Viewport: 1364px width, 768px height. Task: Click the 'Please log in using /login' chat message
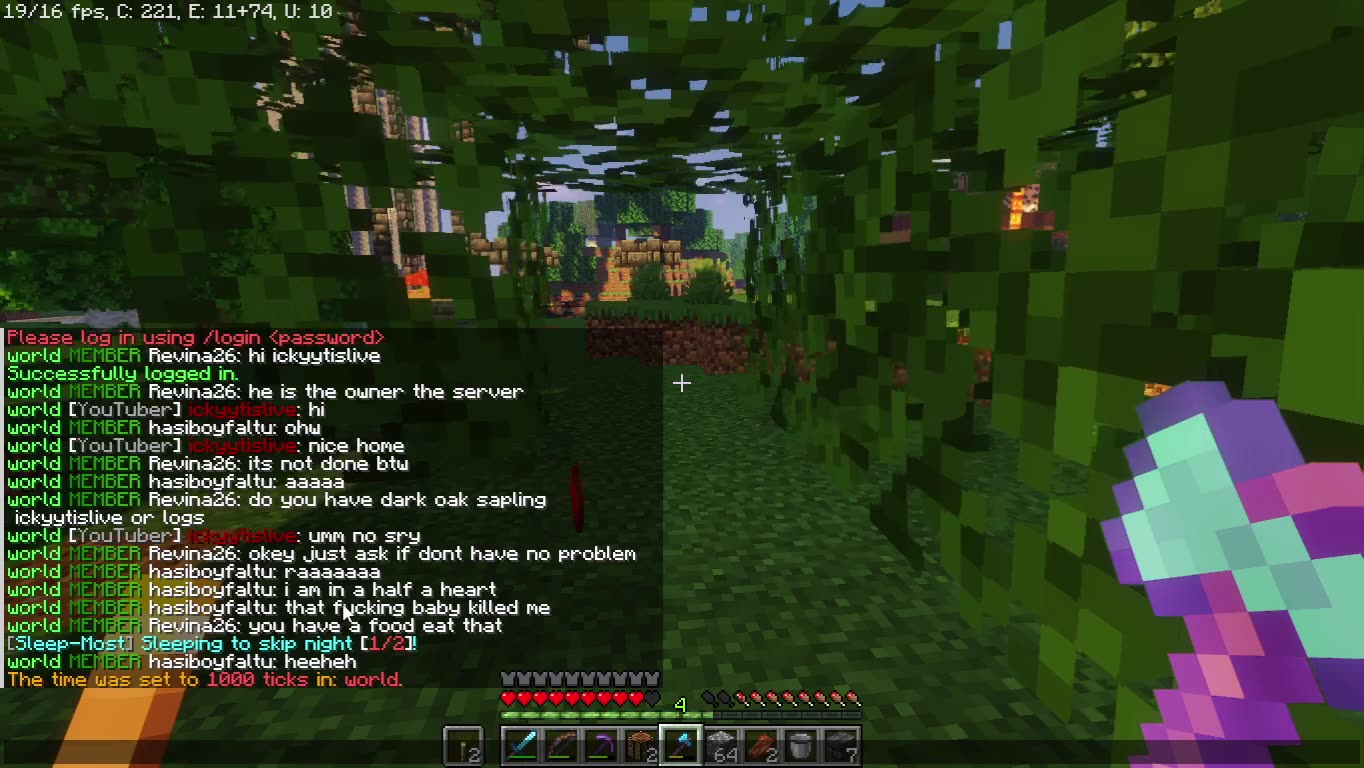[x=194, y=337]
